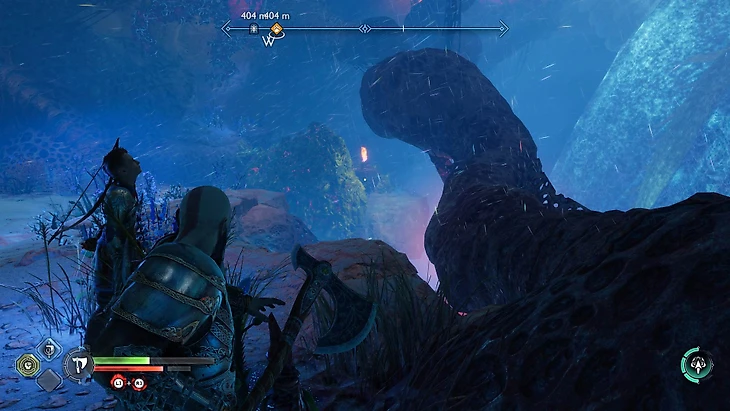This screenshot has width=730, height=411.
Task: Click the grey doorway marker on compass
Action: pos(254,30)
